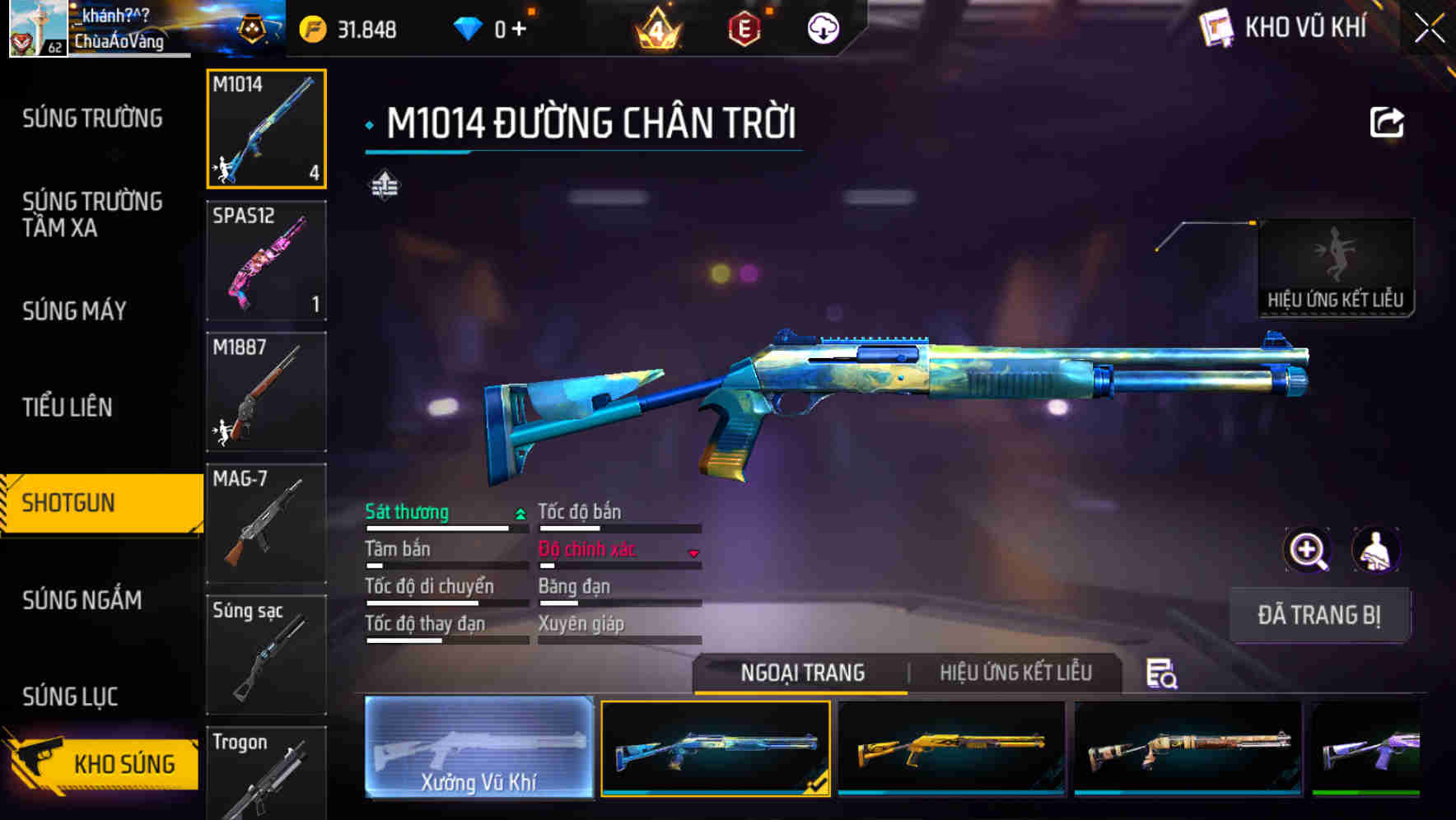Select the SPAS12 weapon tile
Image resolution: width=1456 pixels, height=820 pixels.
click(266, 260)
